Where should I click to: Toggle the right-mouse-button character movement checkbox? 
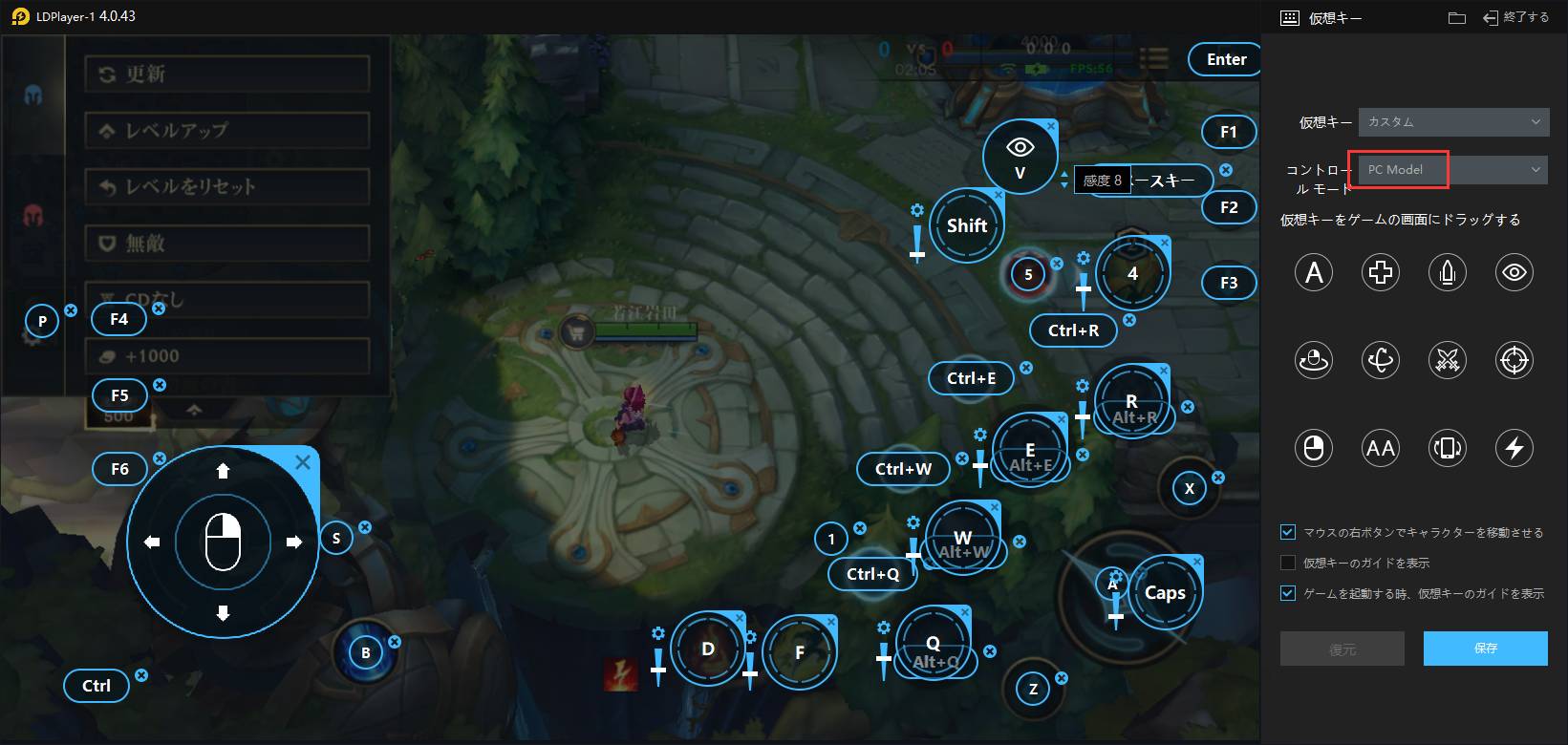tap(1288, 532)
